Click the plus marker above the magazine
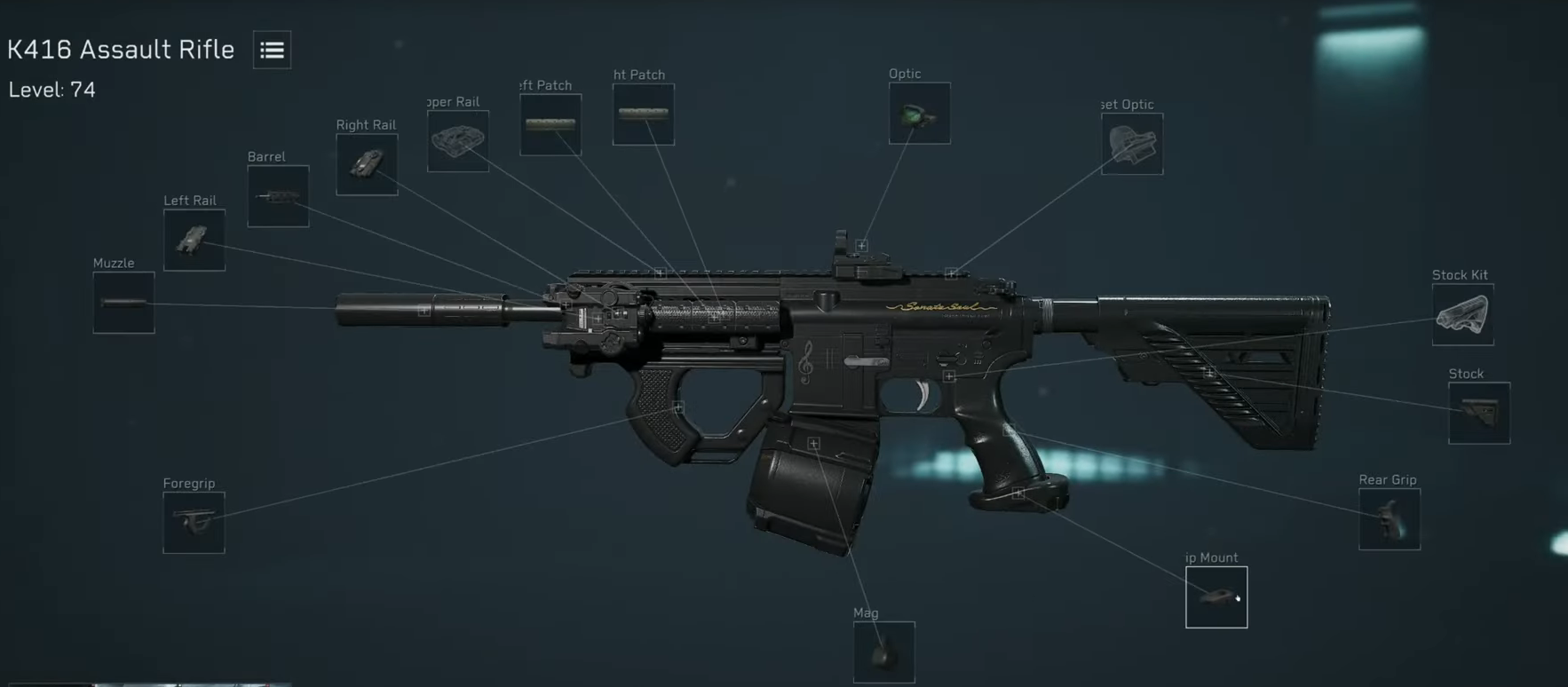 pos(812,441)
